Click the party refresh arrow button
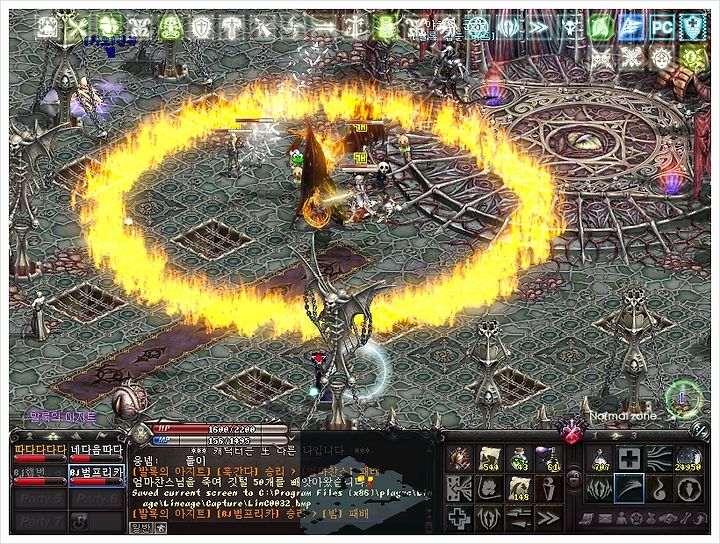 [79, 521]
